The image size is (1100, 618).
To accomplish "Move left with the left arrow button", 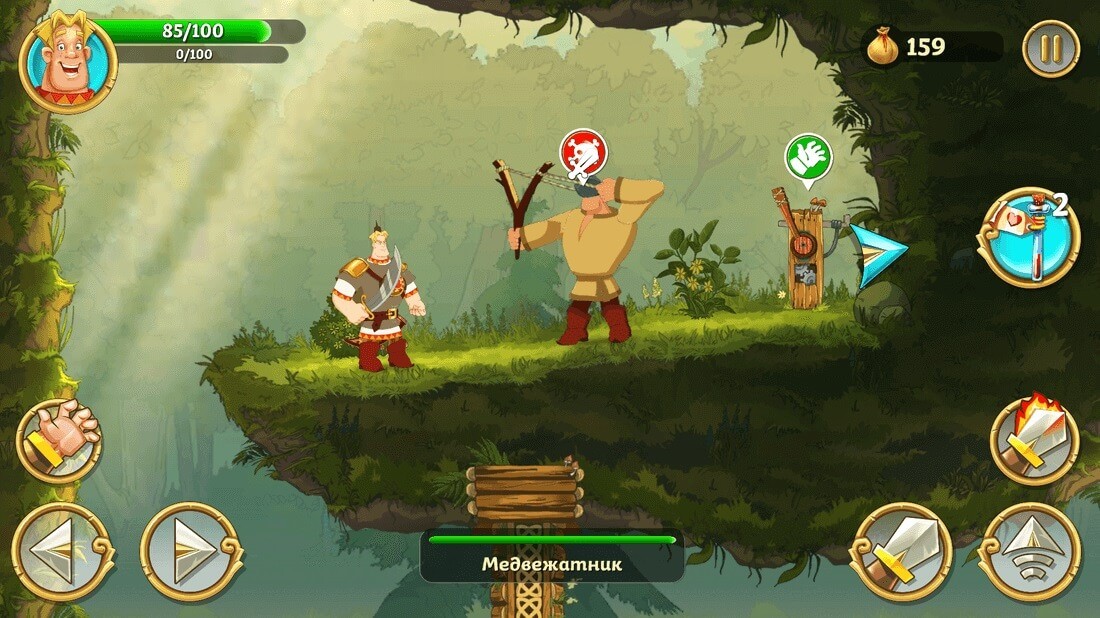I will pos(62,551).
